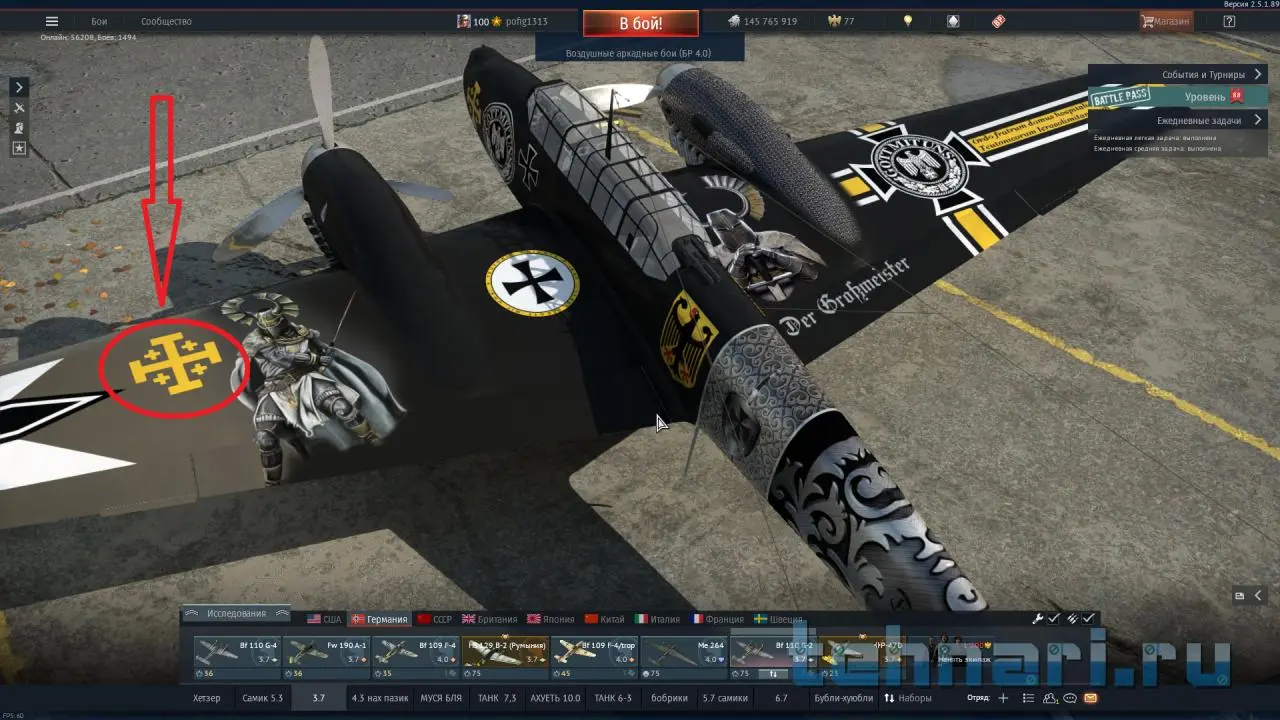Change game mode «Воздушные аркадные бои»
This screenshot has height=720, width=1280.
[639, 53]
